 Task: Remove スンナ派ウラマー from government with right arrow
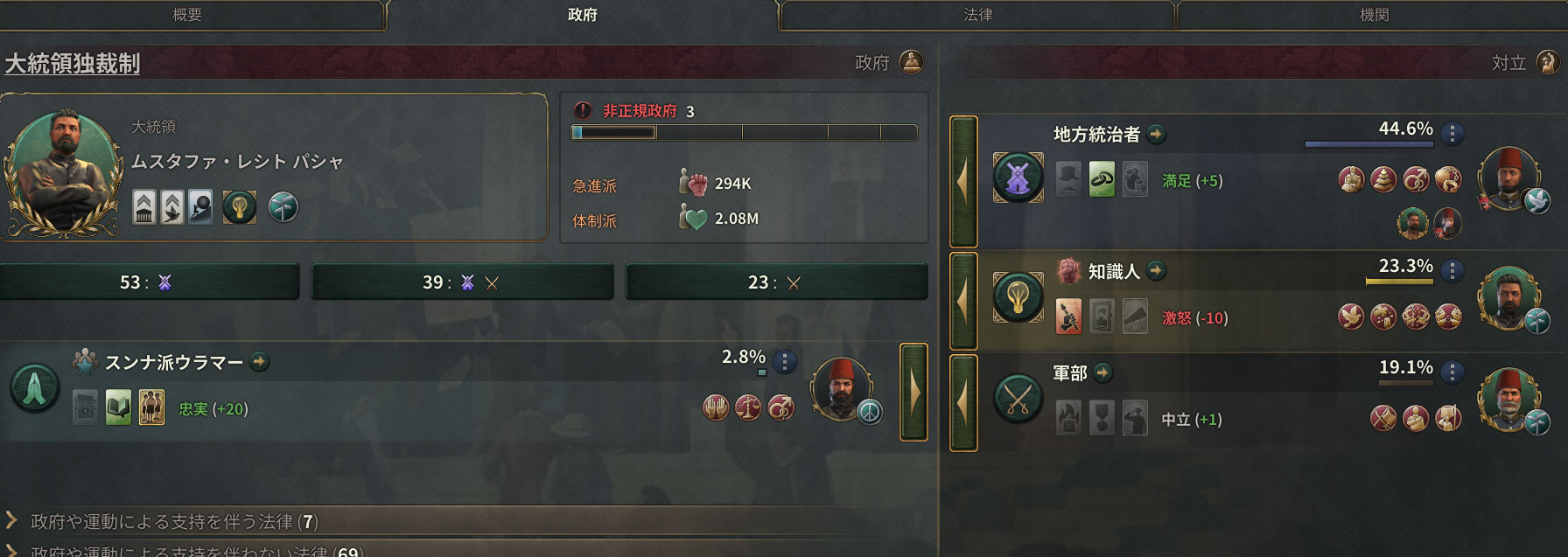click(x=913, y=392)
